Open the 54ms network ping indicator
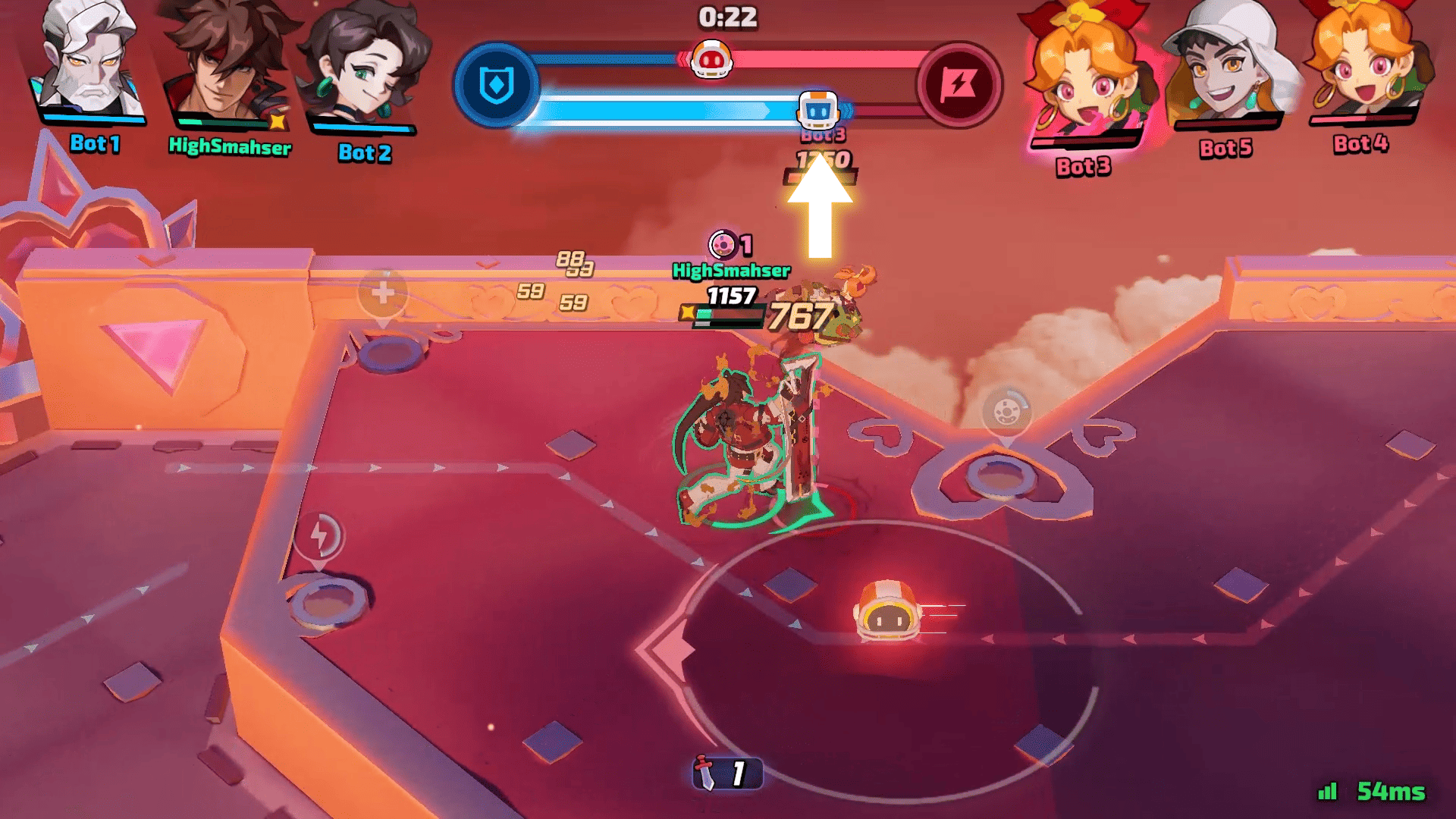The width and height of the screenshot is (1456, 819). pos(1373,792)
